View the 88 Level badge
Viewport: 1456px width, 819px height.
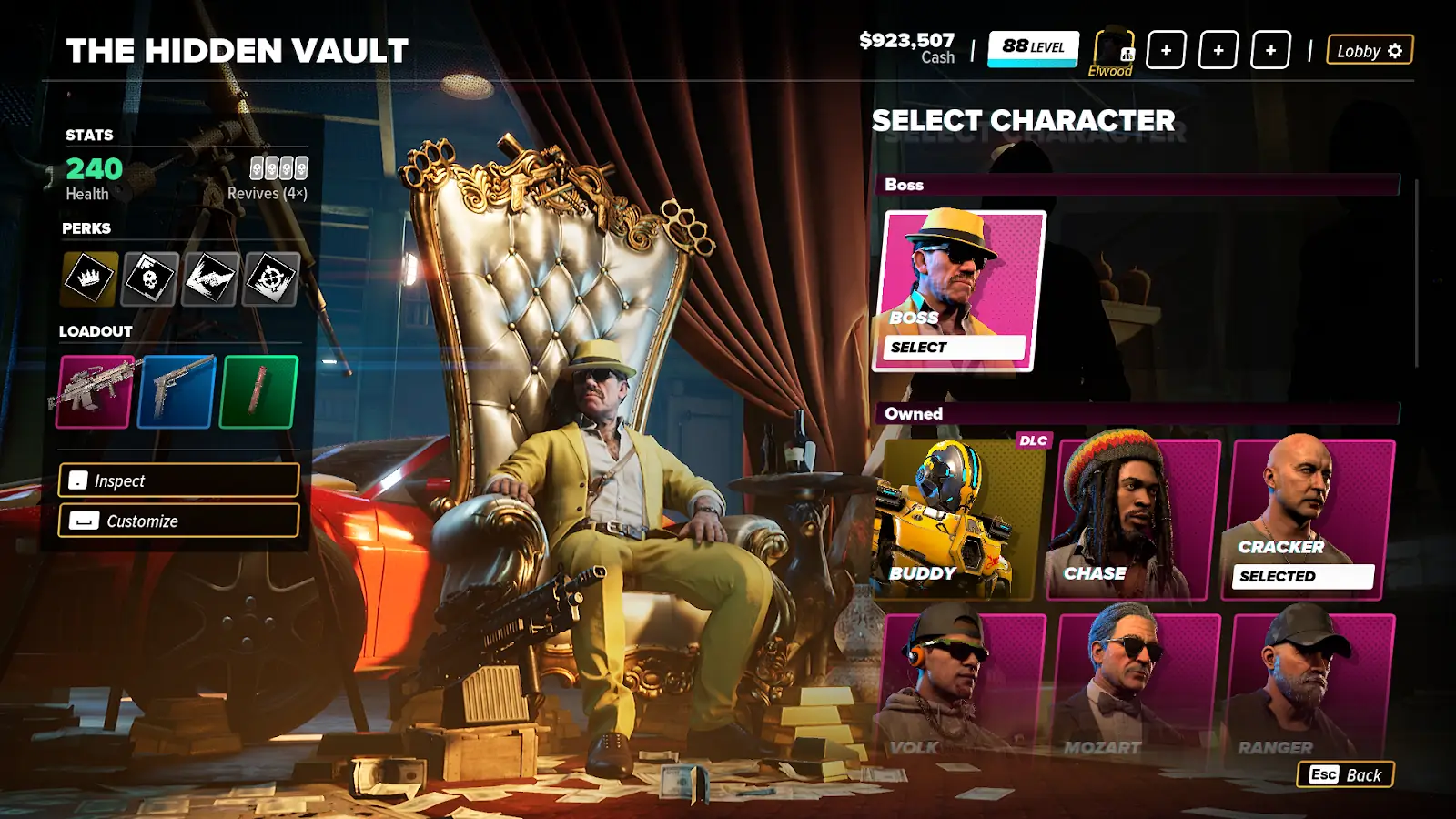click(1033, 48)
